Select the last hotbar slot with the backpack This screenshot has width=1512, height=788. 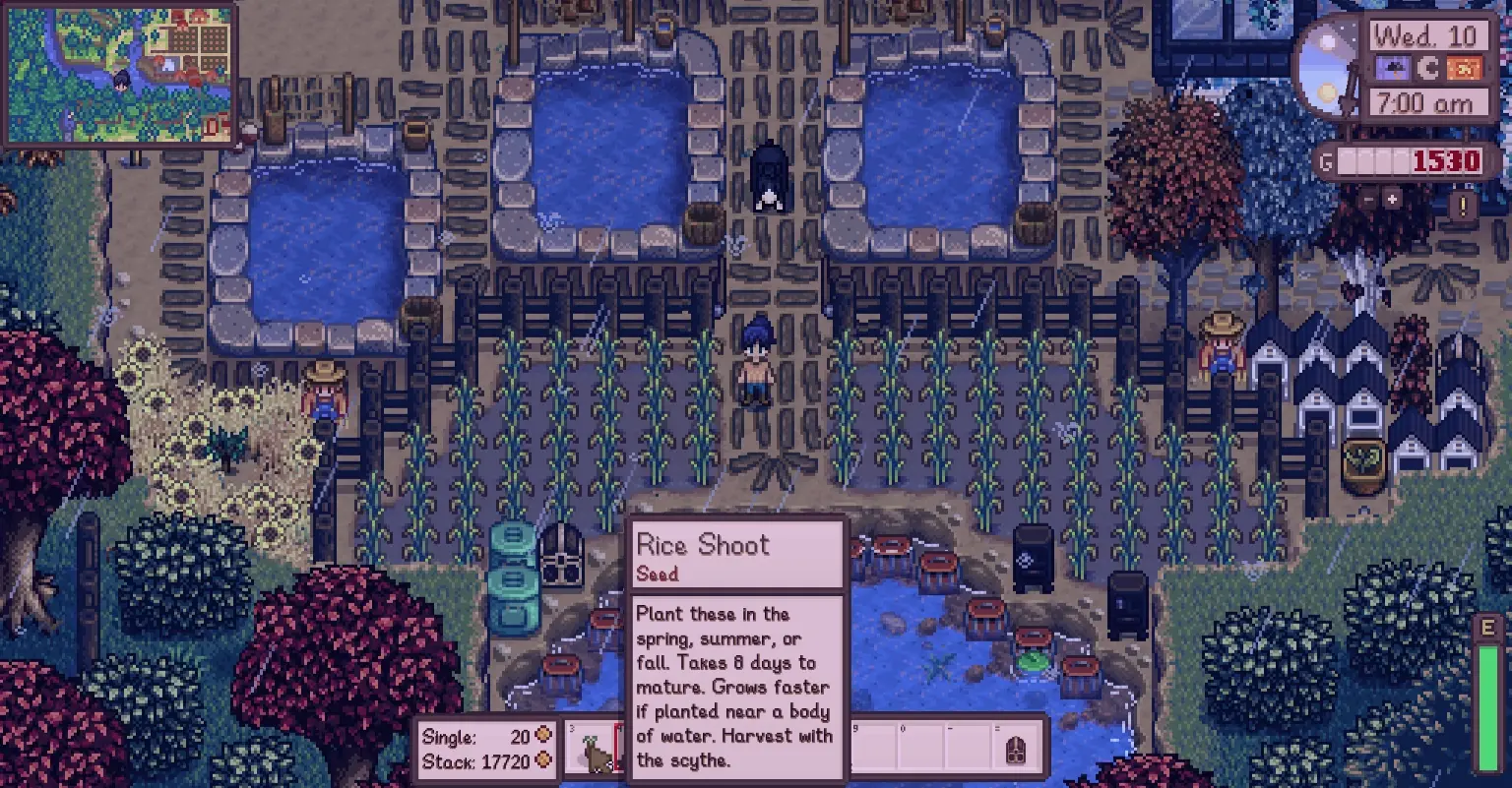[1018, 753]
